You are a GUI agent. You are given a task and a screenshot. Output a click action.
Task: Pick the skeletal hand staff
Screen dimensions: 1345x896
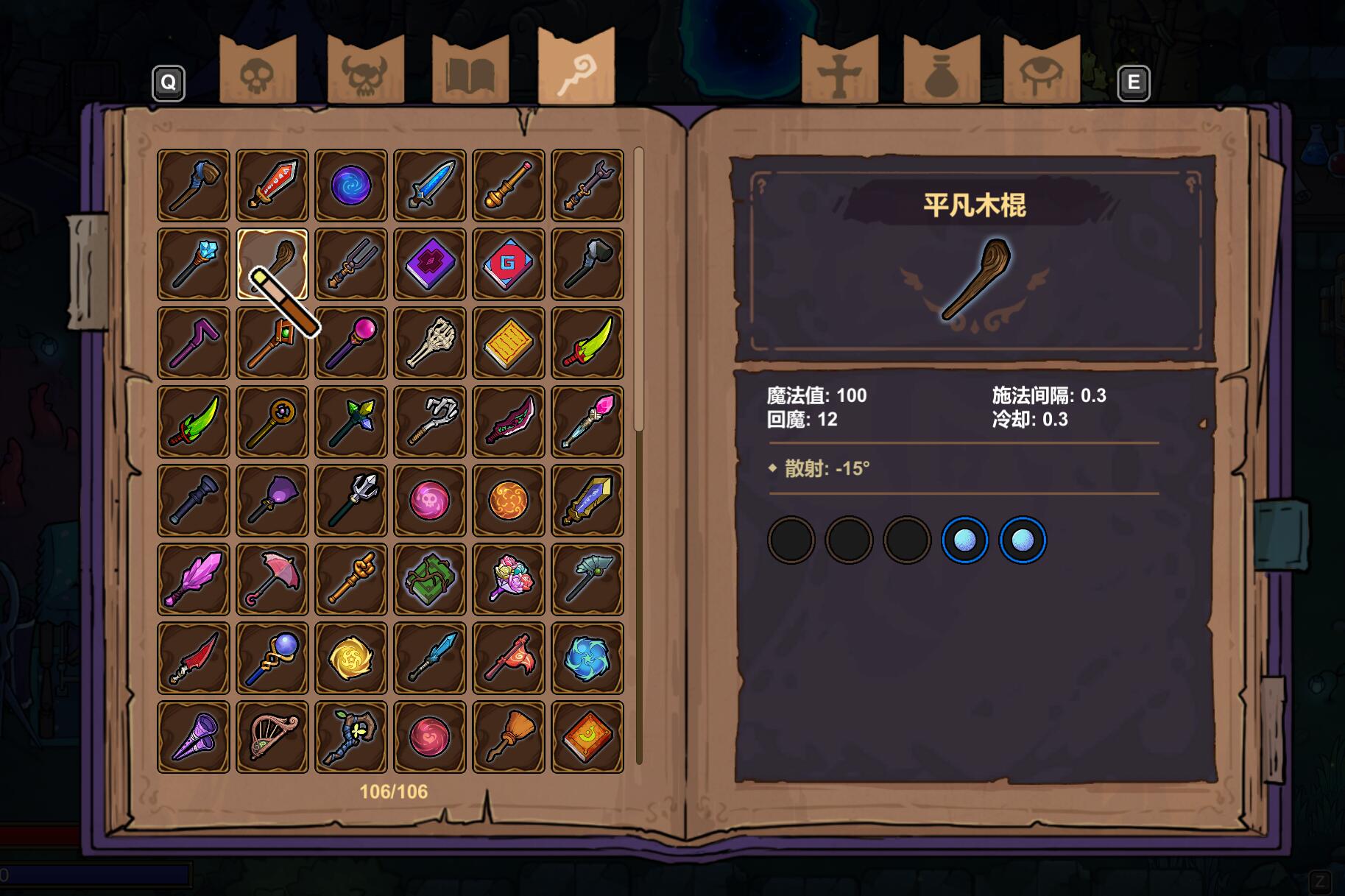(x=430, y=343)
